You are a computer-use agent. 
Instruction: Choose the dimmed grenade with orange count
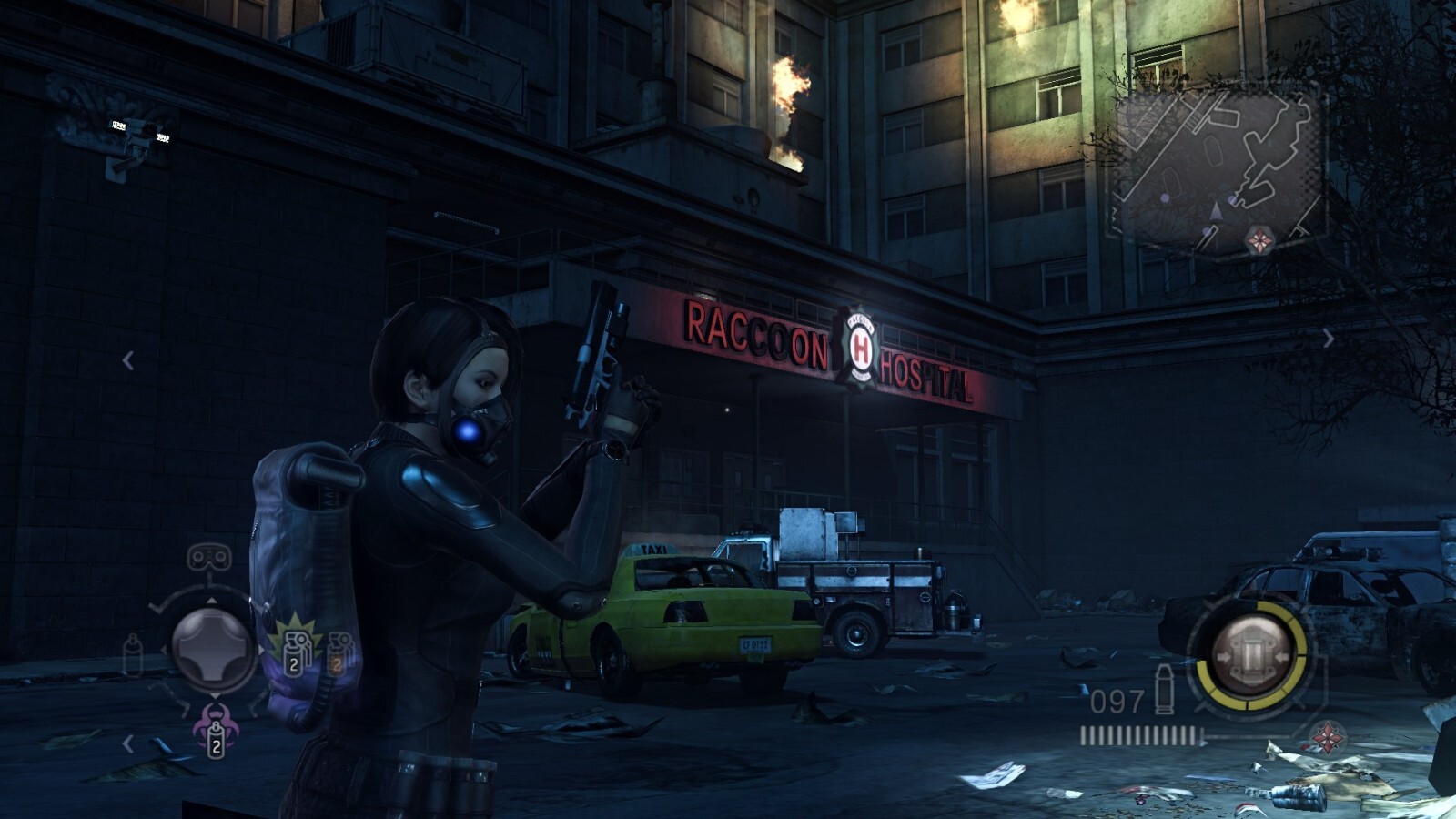[x=340, y=652]
